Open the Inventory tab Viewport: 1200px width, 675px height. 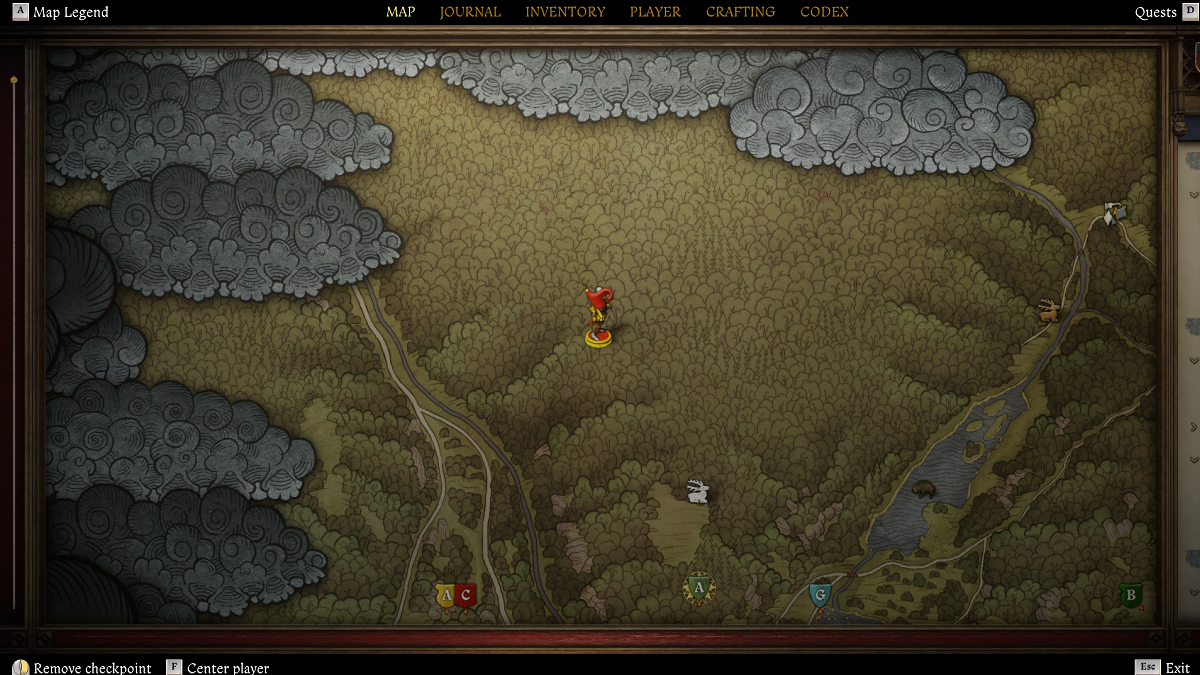(565, 12)
